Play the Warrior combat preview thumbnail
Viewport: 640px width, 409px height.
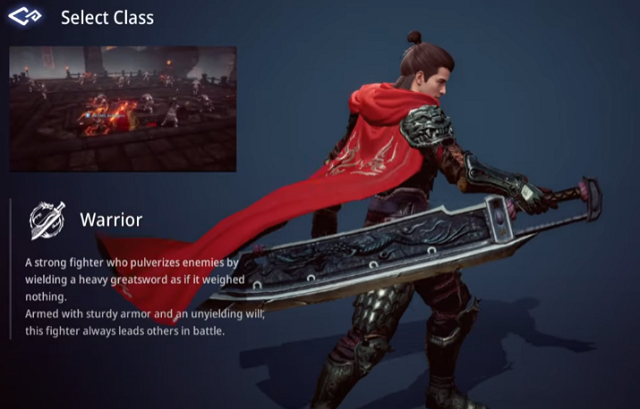(123, 108)
